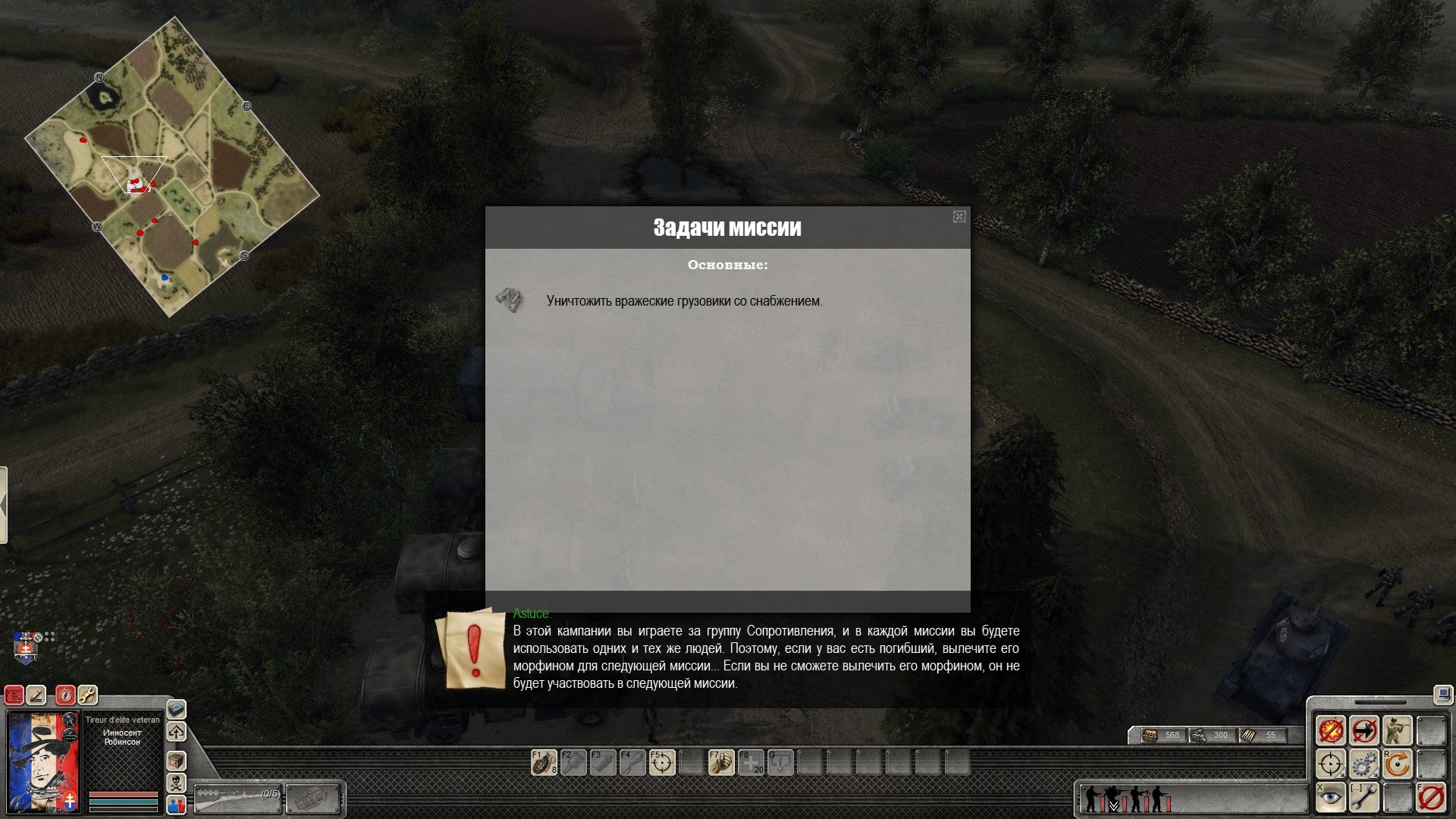
Task: Select the F1 grenade hotbar slot
Action: point(544,762)
